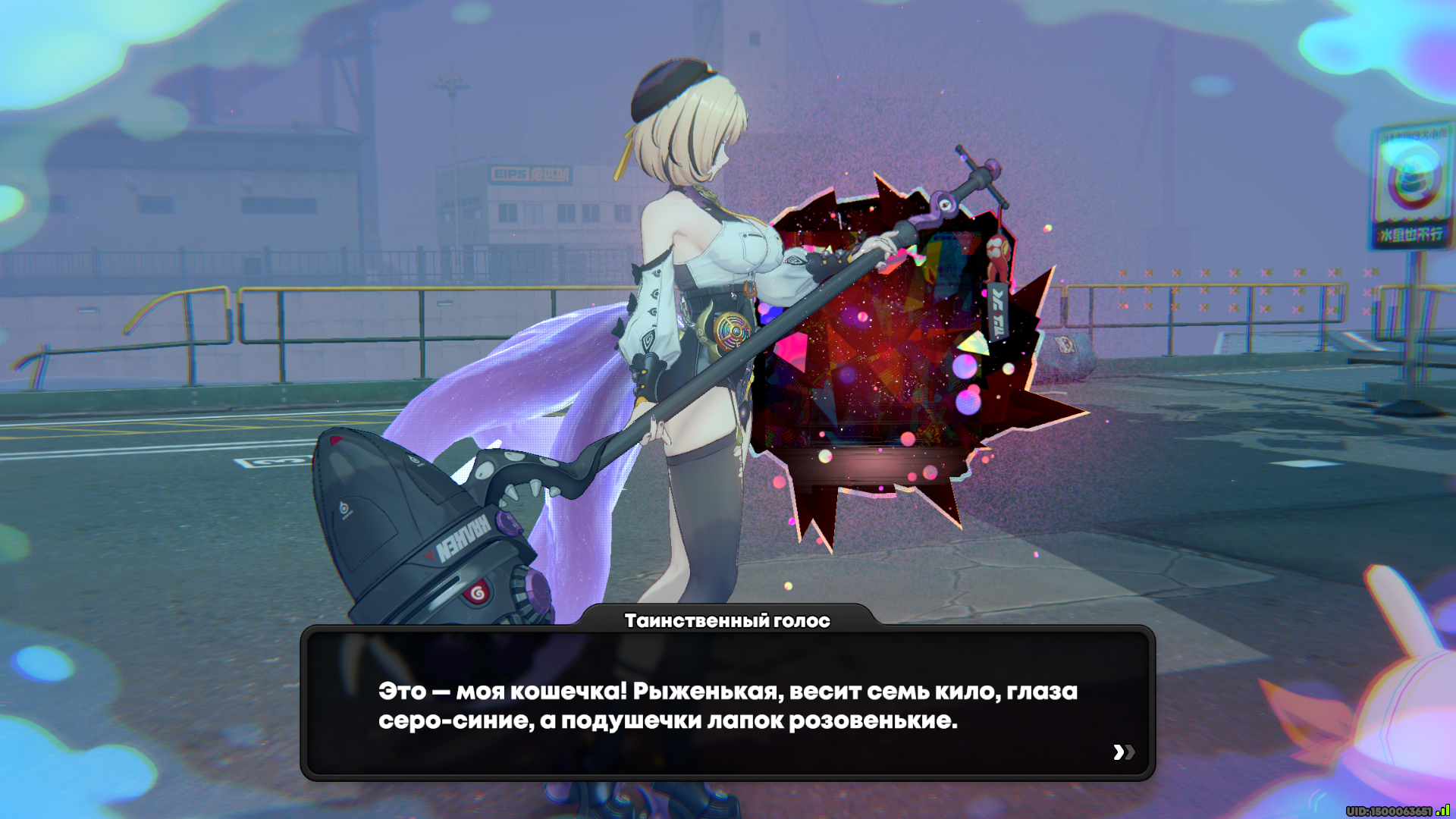Advance dialogue with the double-arrow continue icon

pos(1123,752)
